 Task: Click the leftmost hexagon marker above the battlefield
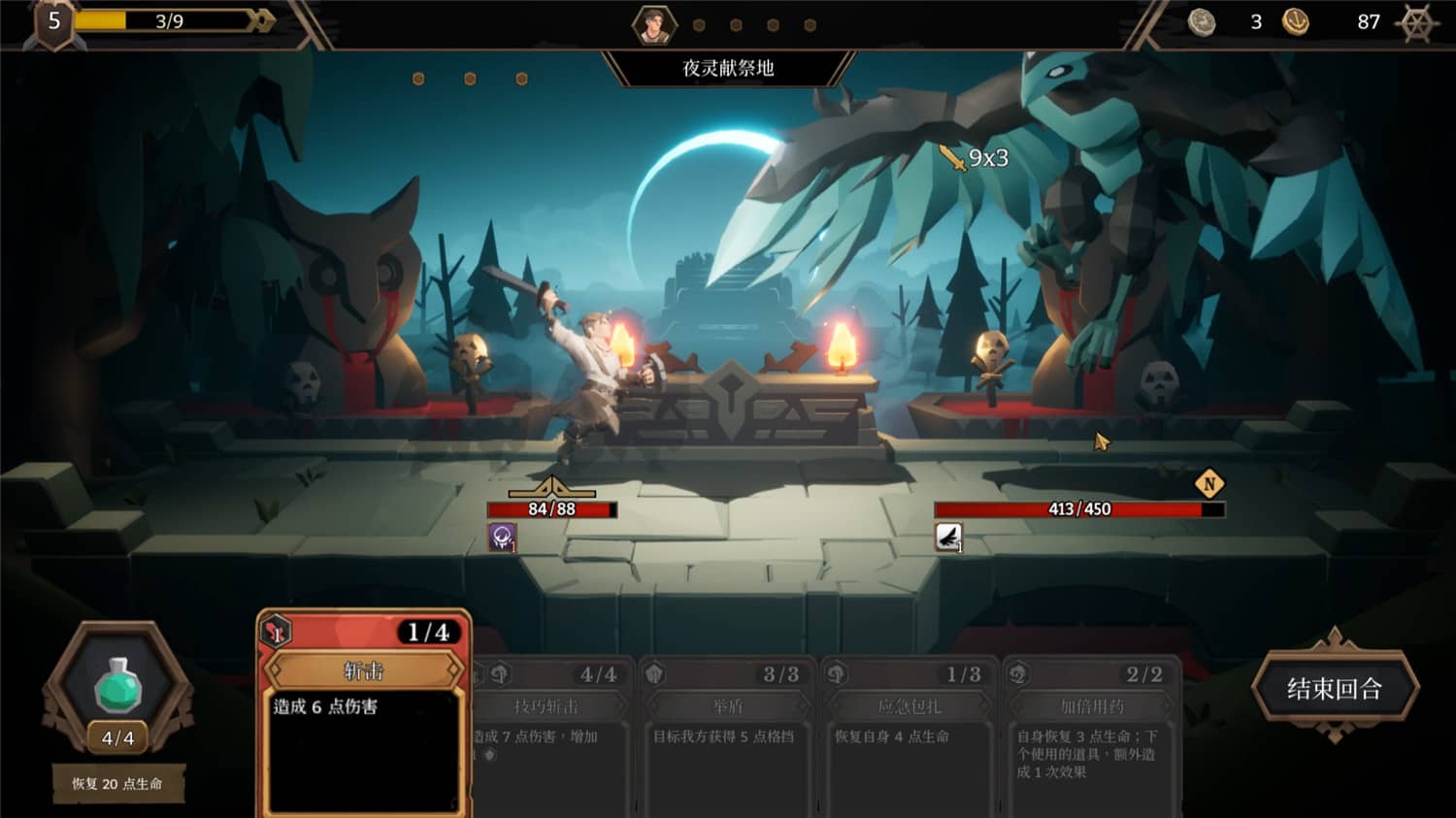(417, 78)
